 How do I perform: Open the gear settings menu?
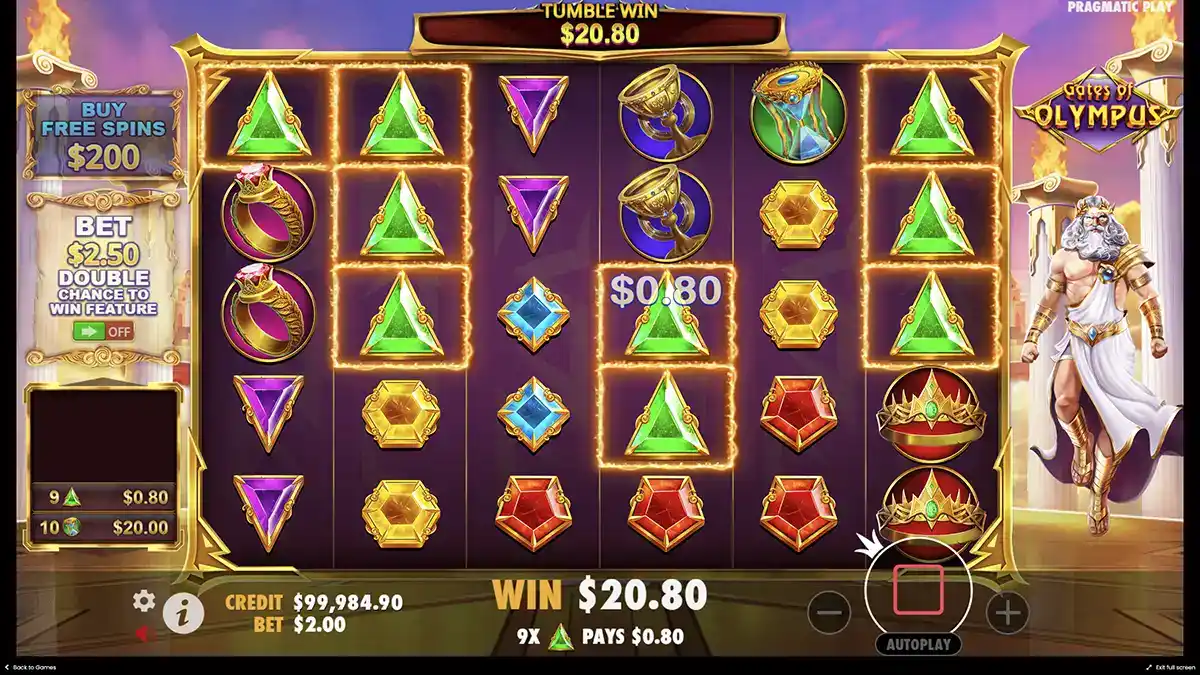pyautogui.click(x=145, y=600)
